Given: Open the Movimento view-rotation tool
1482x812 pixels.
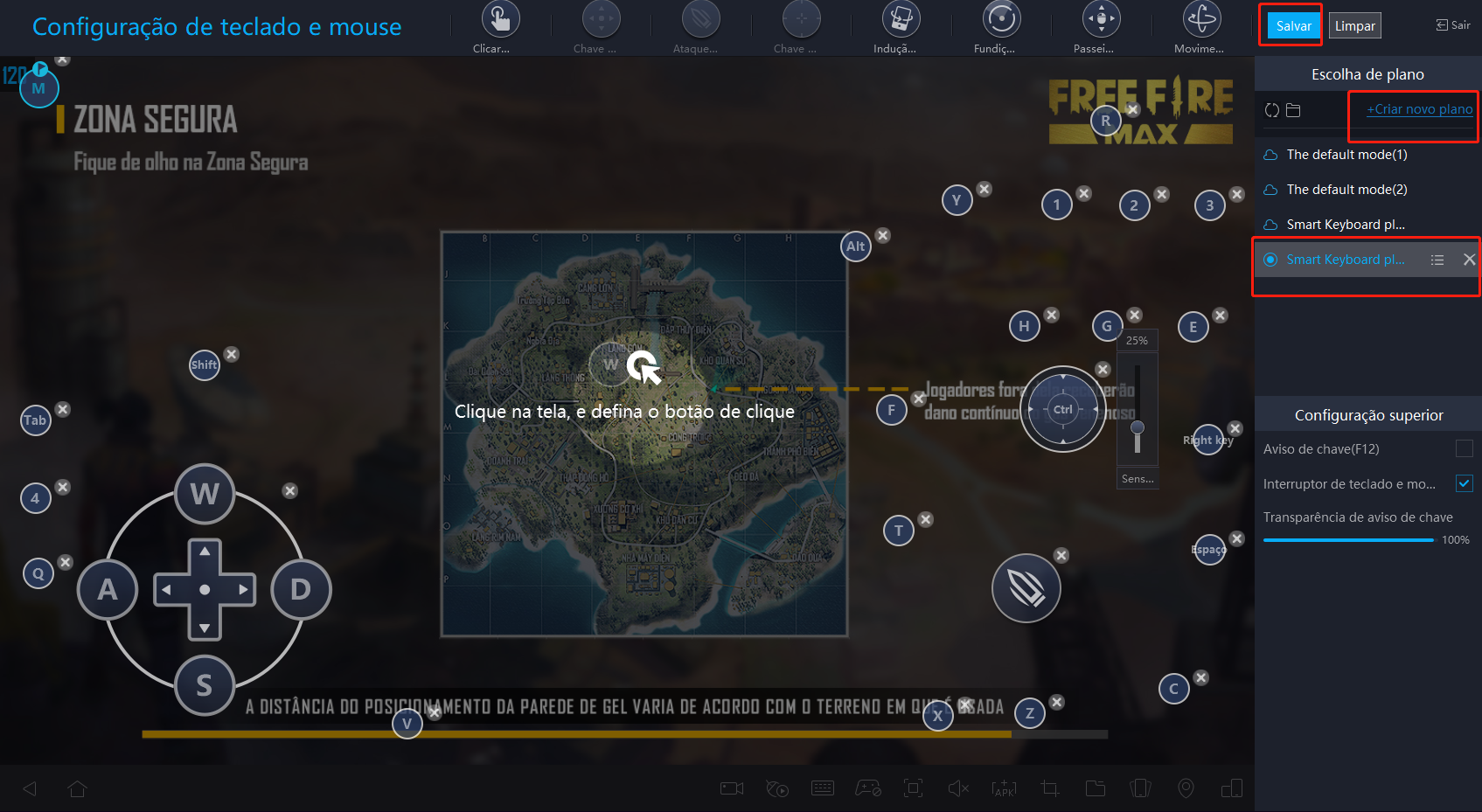Looking at the screenshot, I should (x=1200, y=17).
